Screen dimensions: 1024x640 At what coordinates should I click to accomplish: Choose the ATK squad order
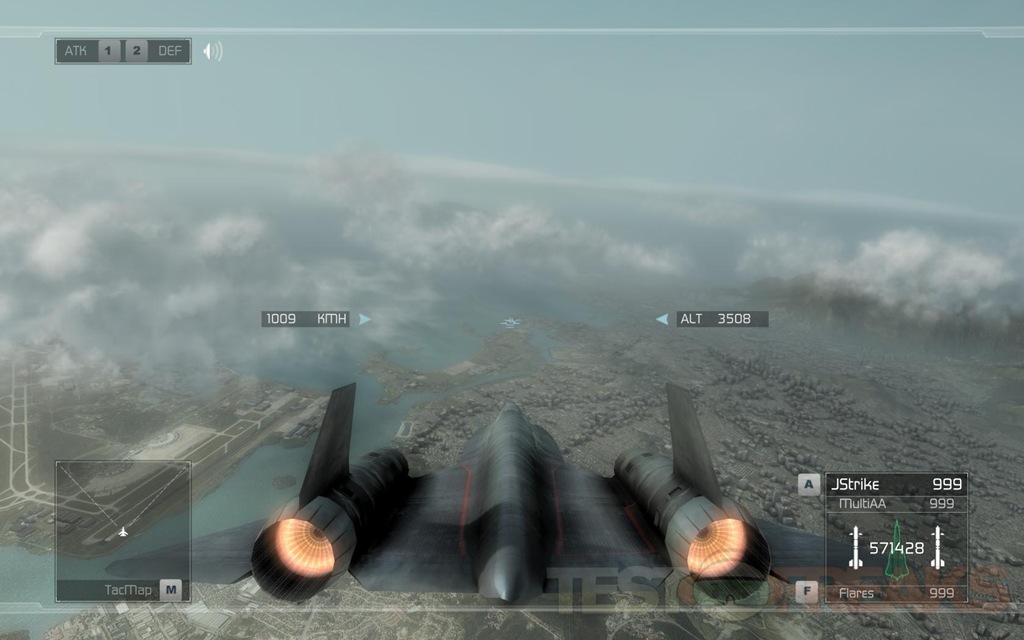coord(77,51)
